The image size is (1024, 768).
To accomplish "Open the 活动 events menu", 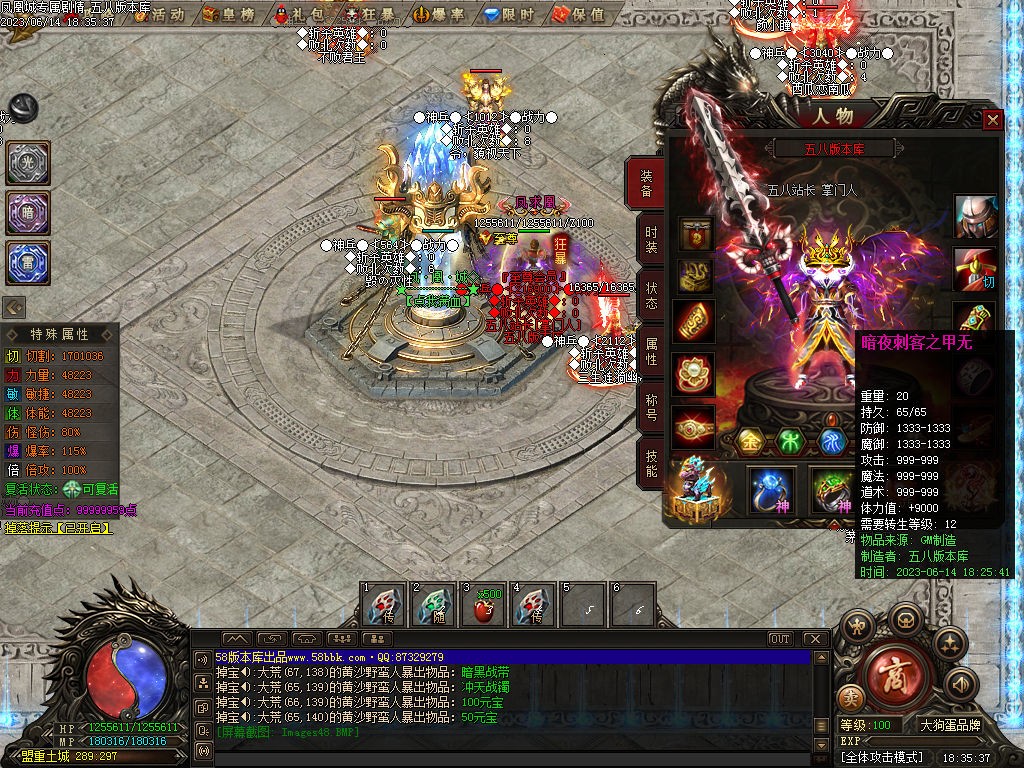I will (x=161, y=14).
